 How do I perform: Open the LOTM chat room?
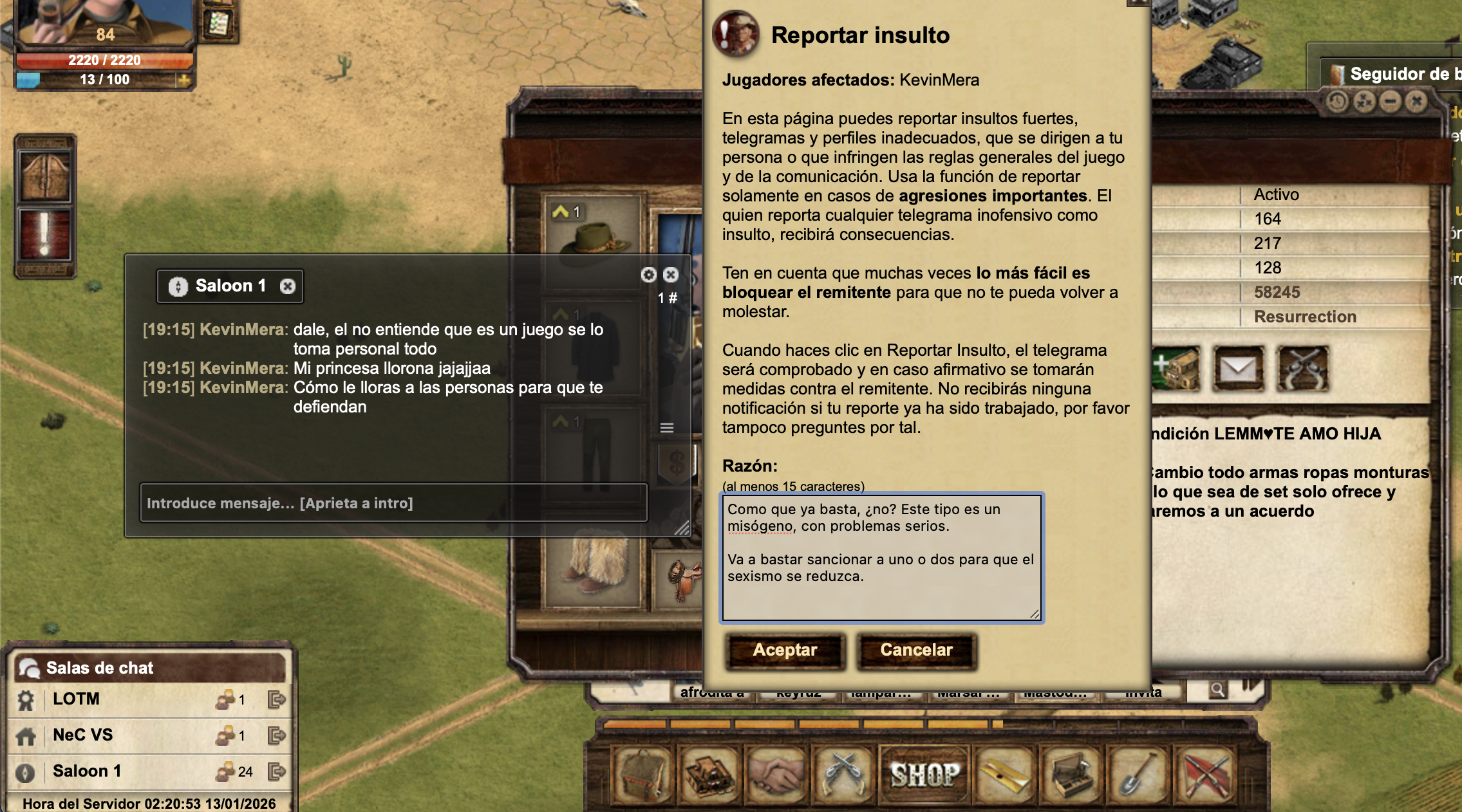76,699
